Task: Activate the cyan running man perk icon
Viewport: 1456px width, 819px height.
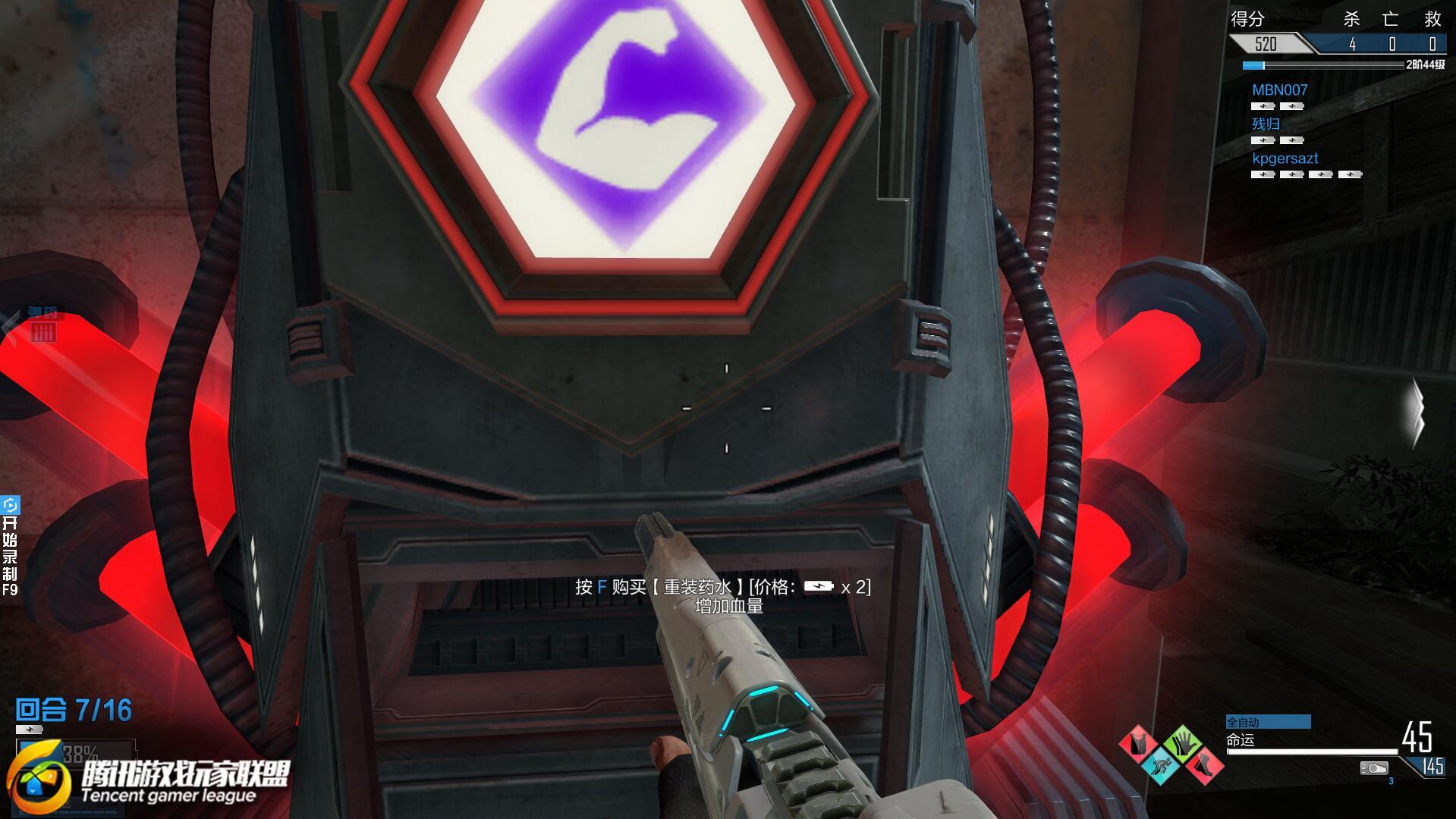Action: [x=1160, y=764]
